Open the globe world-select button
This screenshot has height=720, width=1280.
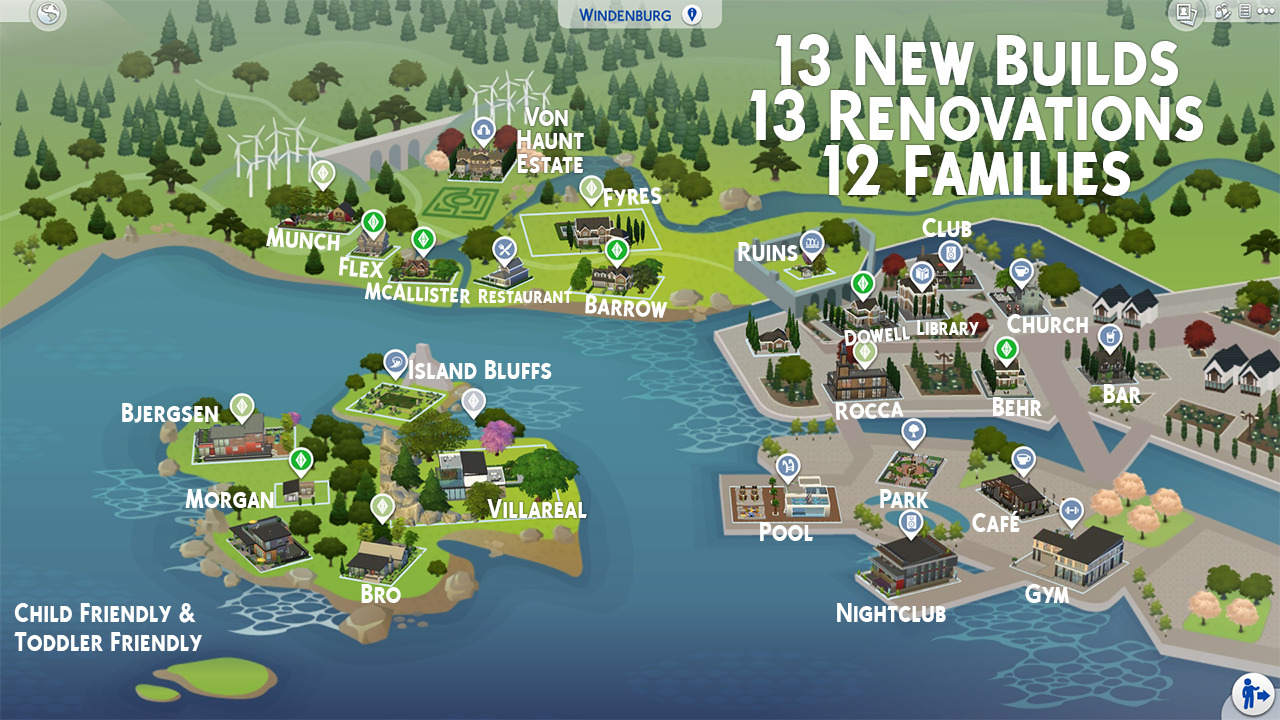point(48,14)
